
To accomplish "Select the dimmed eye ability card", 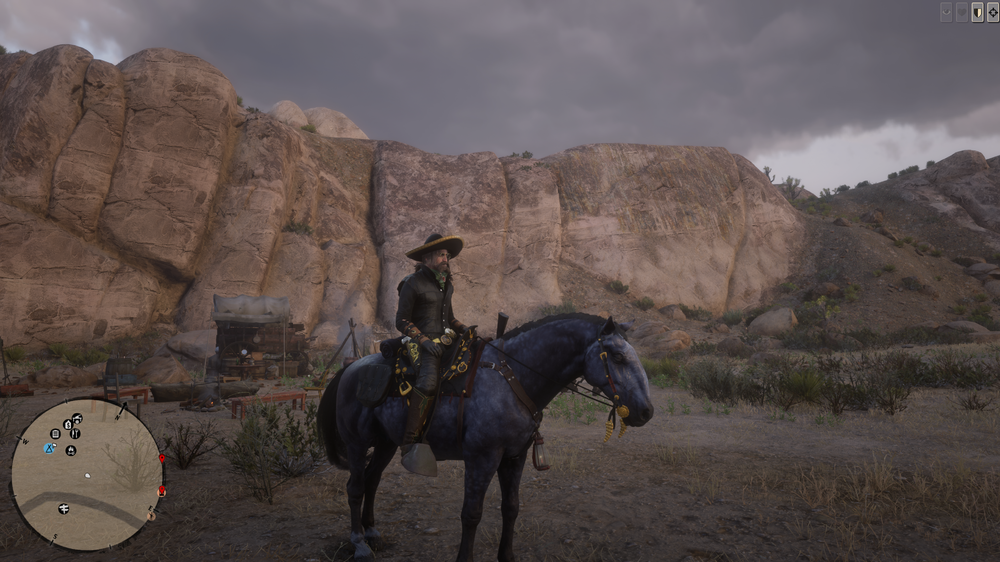I will coord(946,12).
